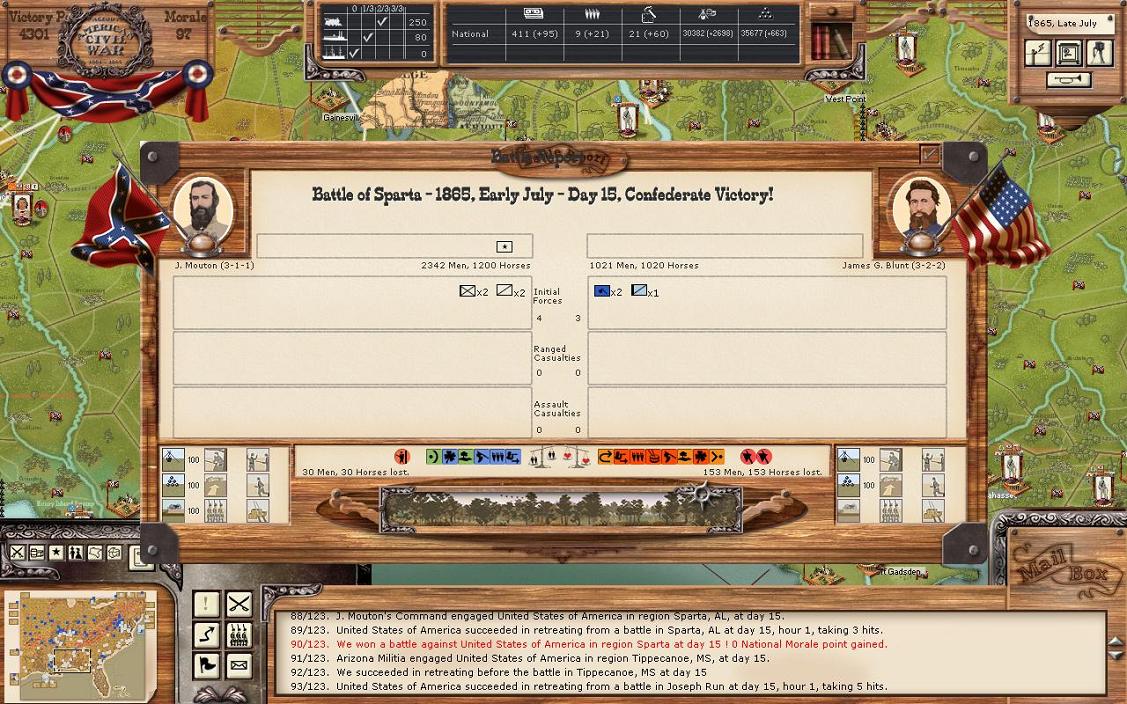Select the winding arrow message filter
This screenshot has width=1127, height=704.
click(206, 634)
